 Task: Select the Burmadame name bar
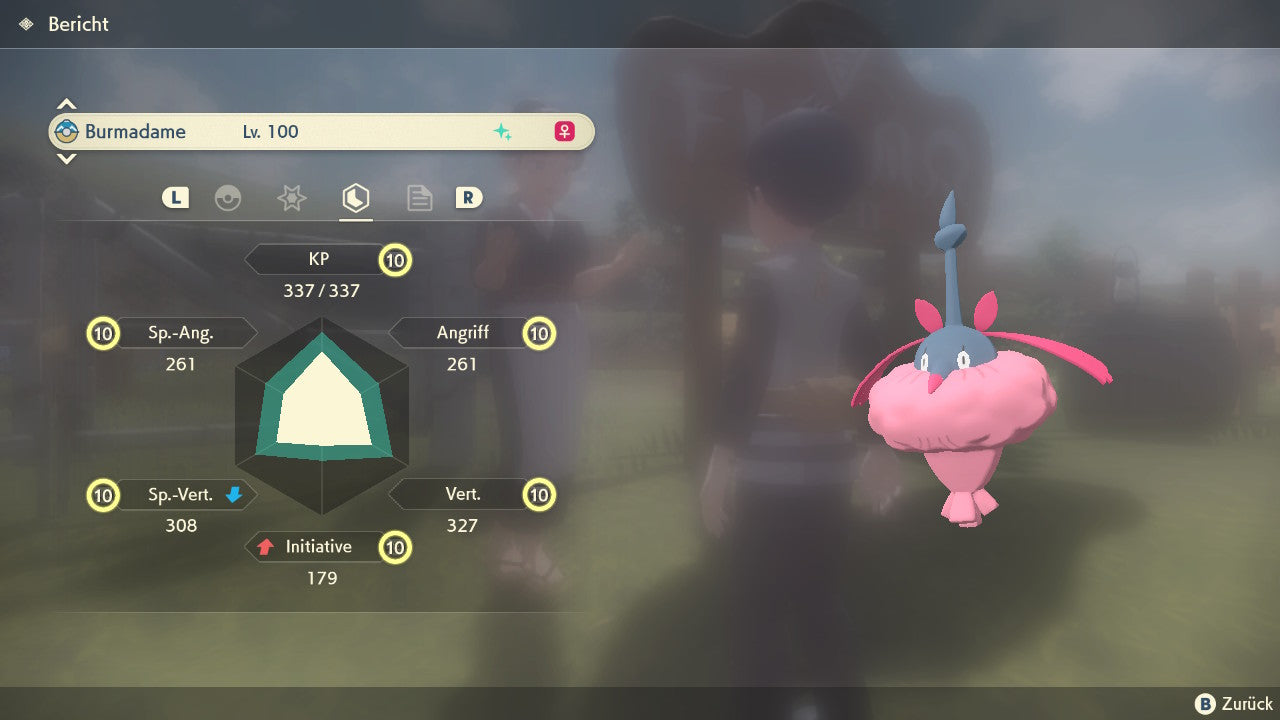pos(321,132)
